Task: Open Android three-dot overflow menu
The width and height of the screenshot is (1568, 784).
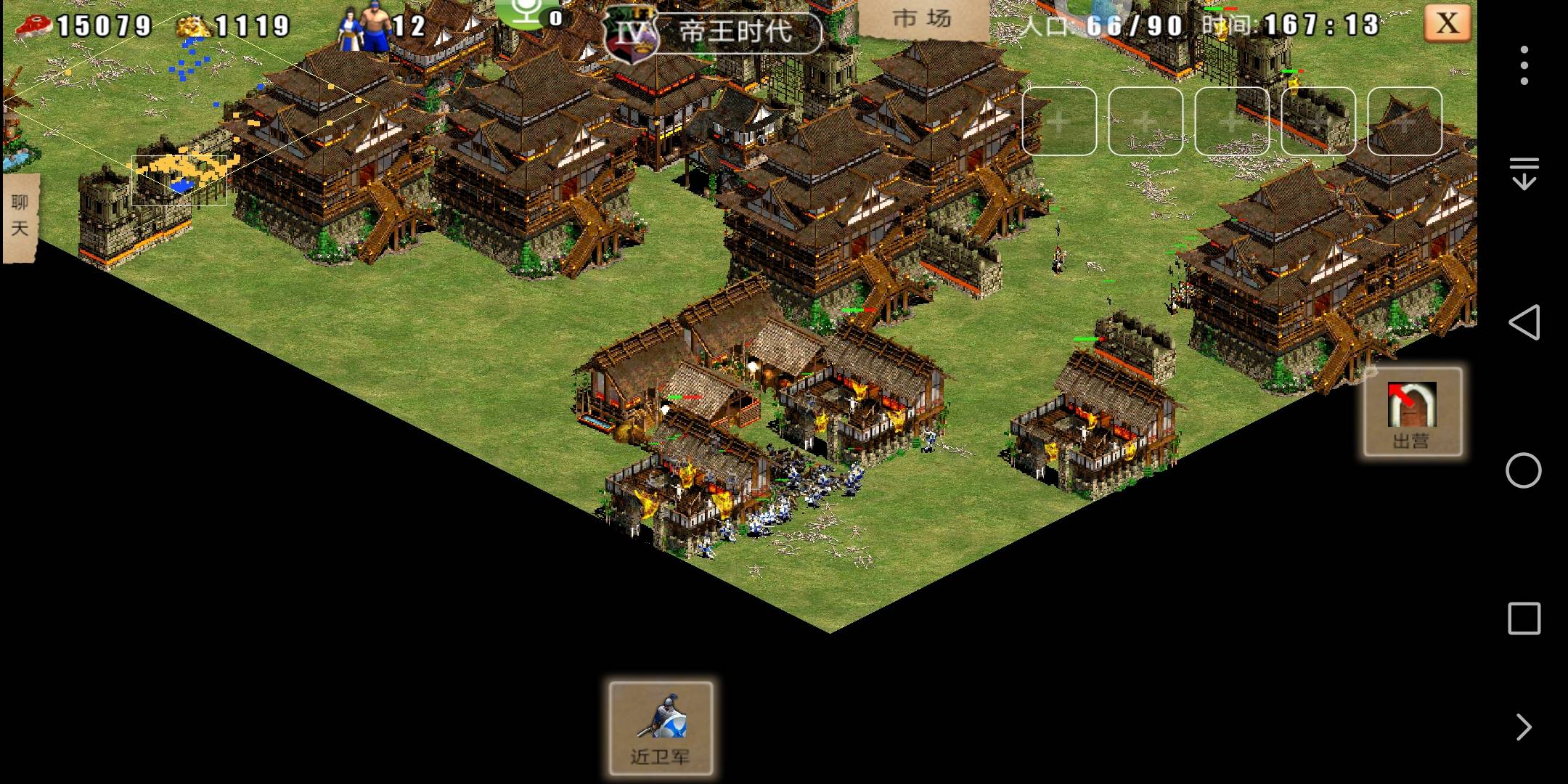Action: (1524, 65)
